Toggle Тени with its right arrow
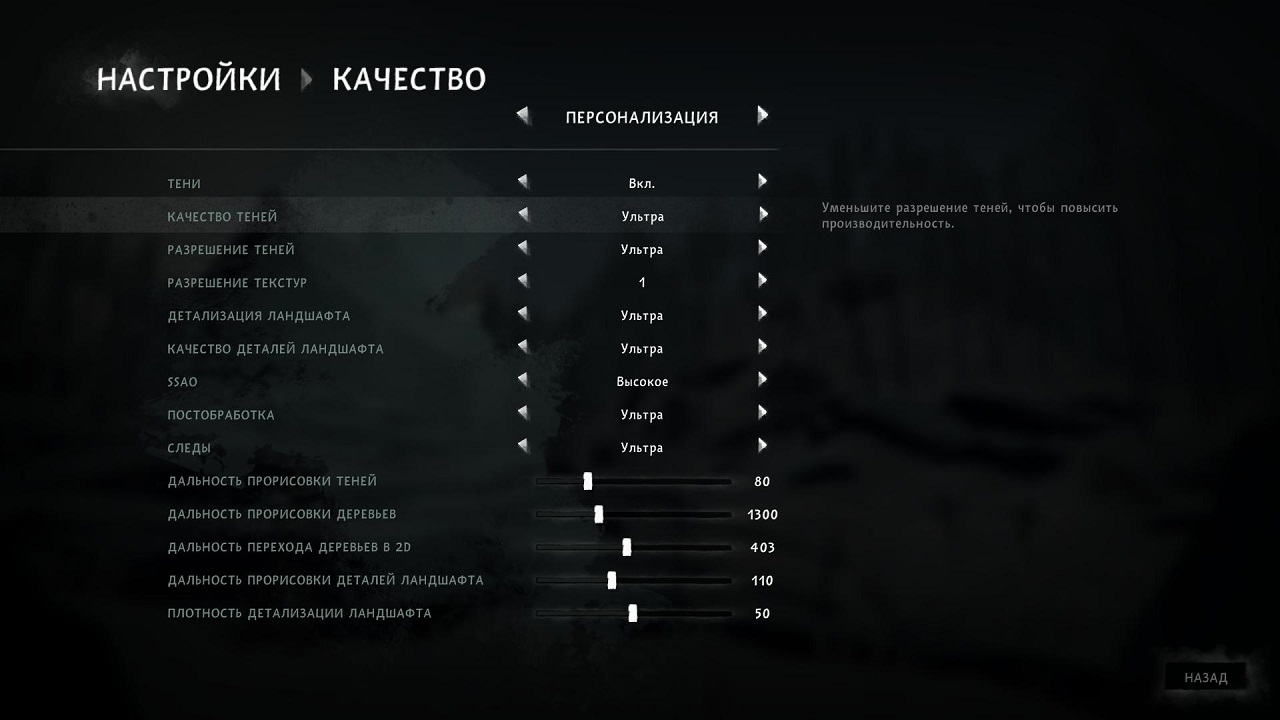The image size is (1280, 720). [762, 182]
